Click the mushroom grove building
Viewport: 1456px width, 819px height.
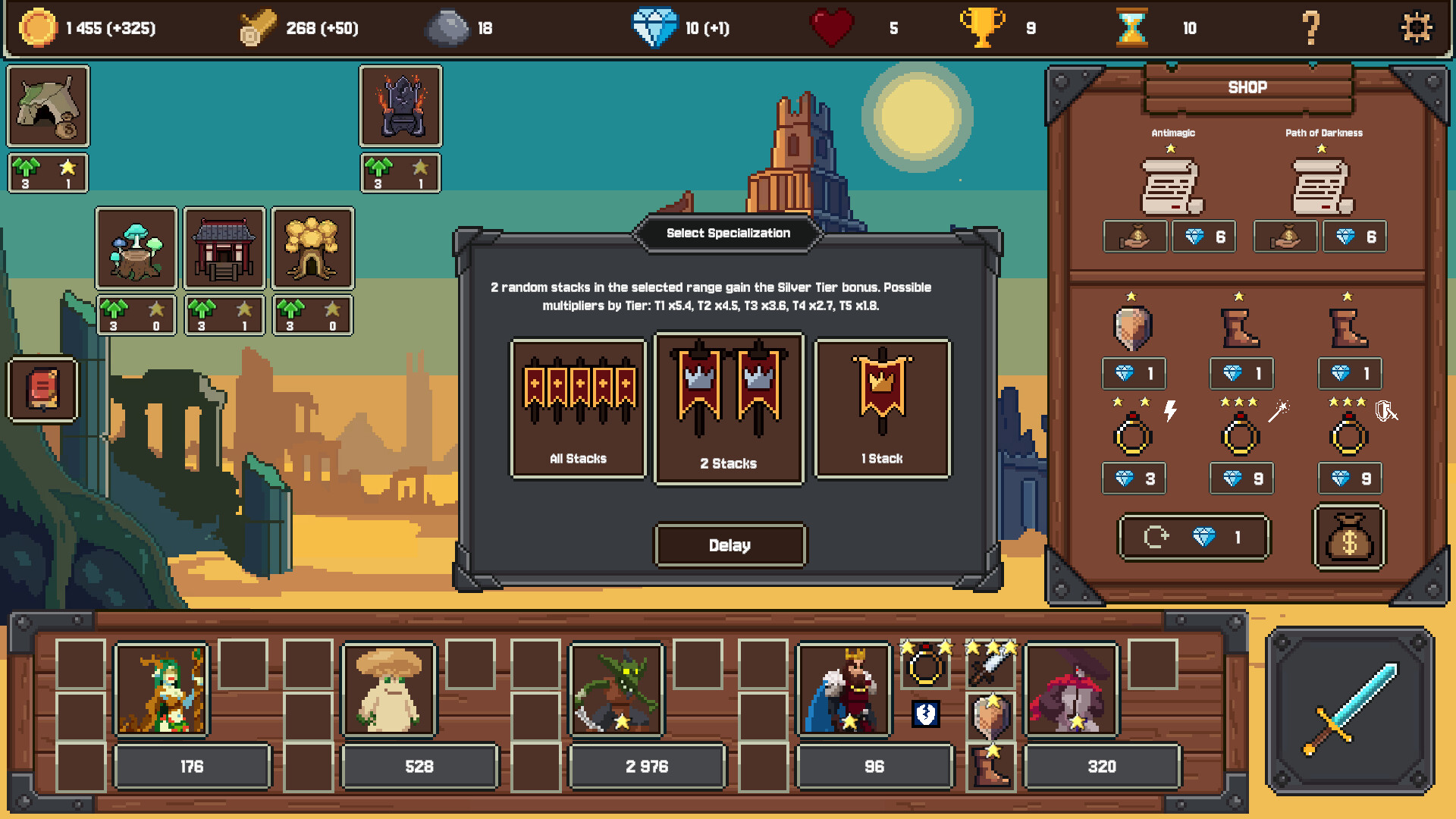tap(136, 248)
